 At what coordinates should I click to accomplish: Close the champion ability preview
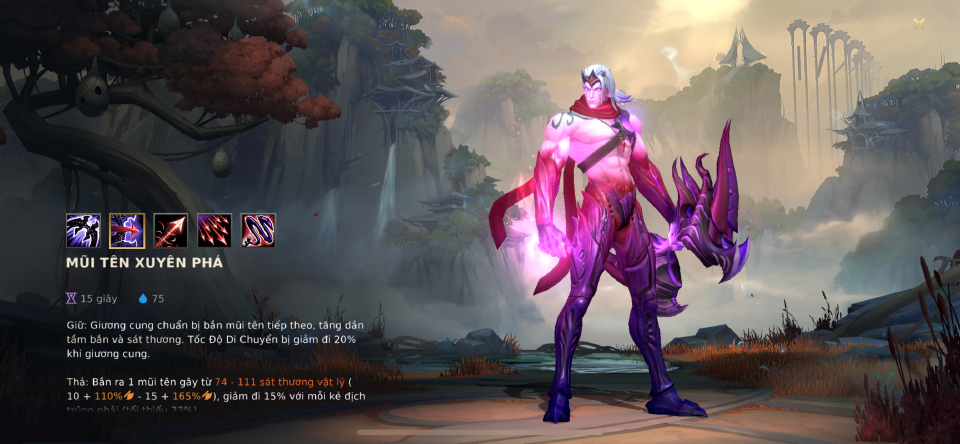pyautogui.click(x=919, y=24)
